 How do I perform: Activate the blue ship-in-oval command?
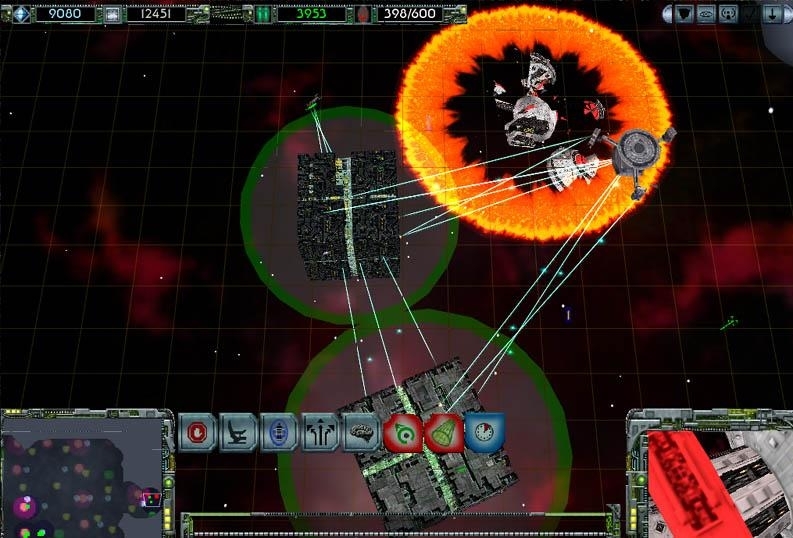coord(278,433)
